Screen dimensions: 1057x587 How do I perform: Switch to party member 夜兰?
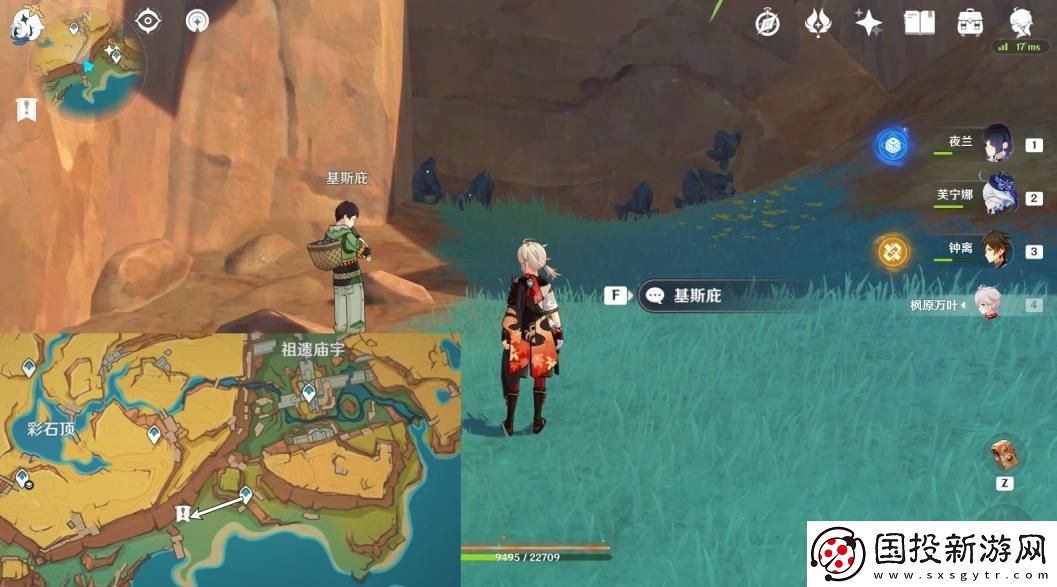[x=997, y=144]
